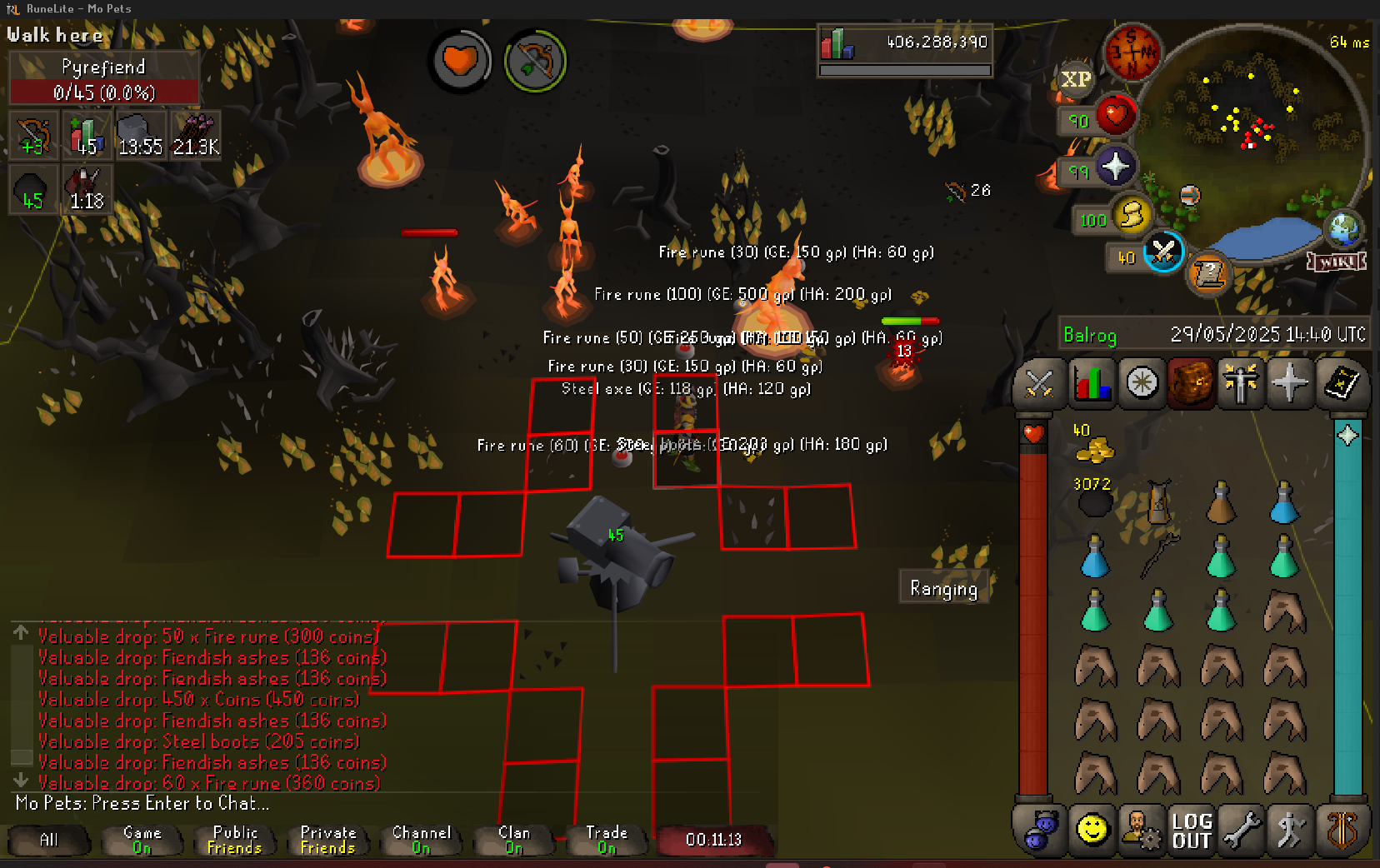The image size is (1380, 868).
Task: Toggle run with the energy orb
Action: (1131, 215)
